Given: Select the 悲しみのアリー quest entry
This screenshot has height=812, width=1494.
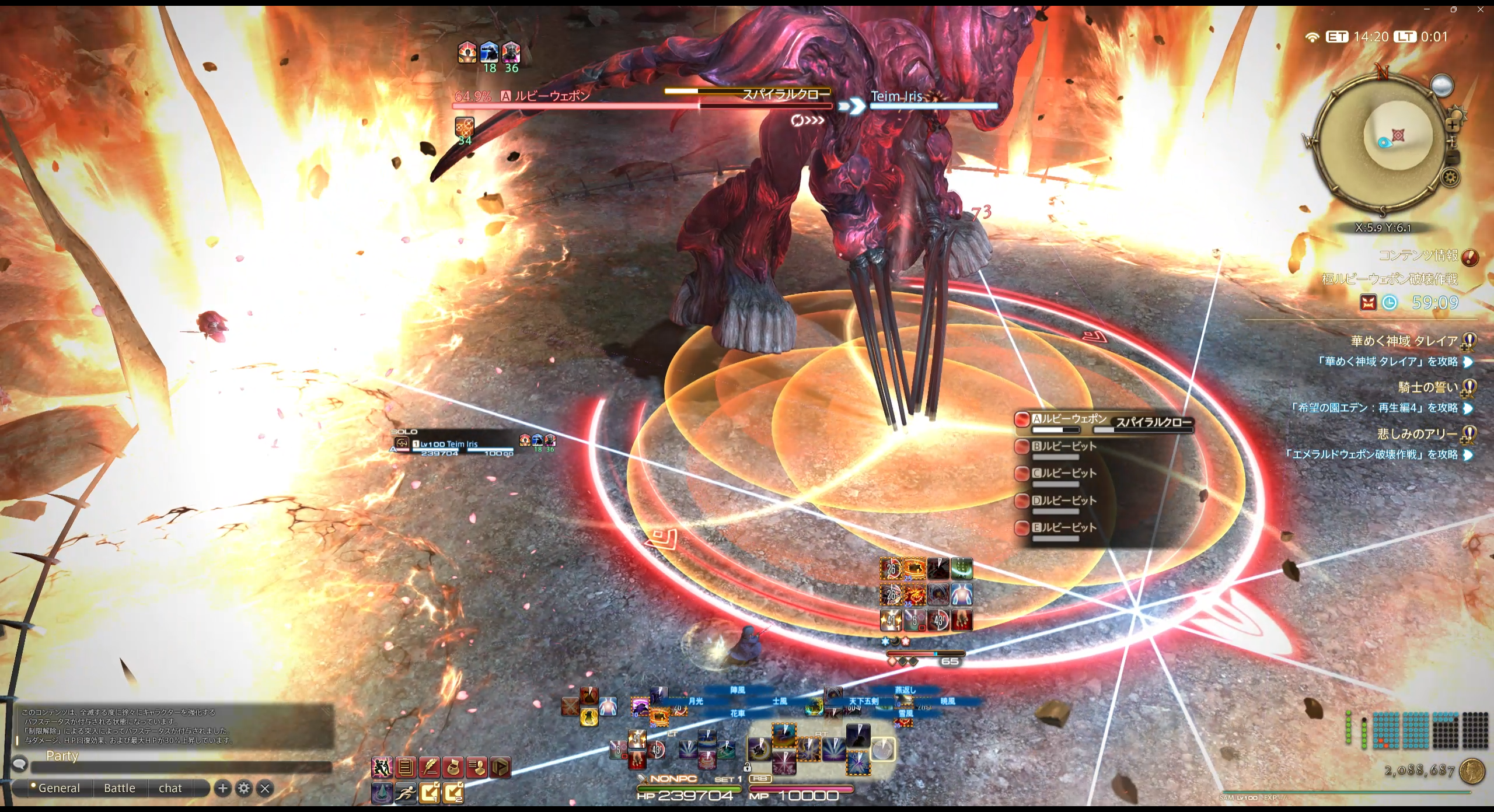Looking at the screenshot, I should click(1417, 433).
